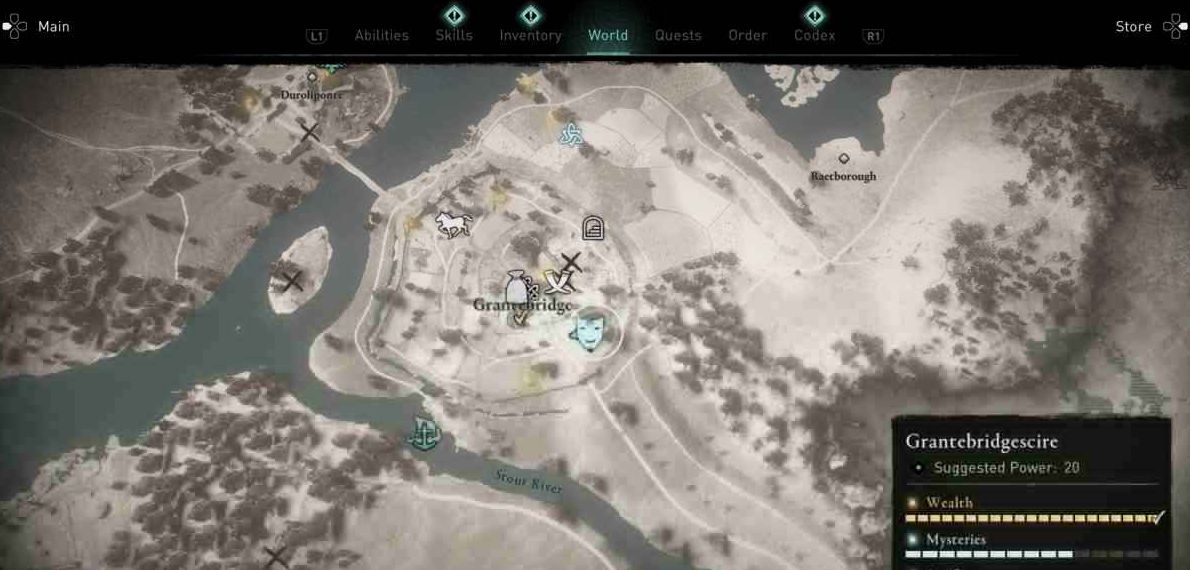Select the arched door marker

coord(593,228)
